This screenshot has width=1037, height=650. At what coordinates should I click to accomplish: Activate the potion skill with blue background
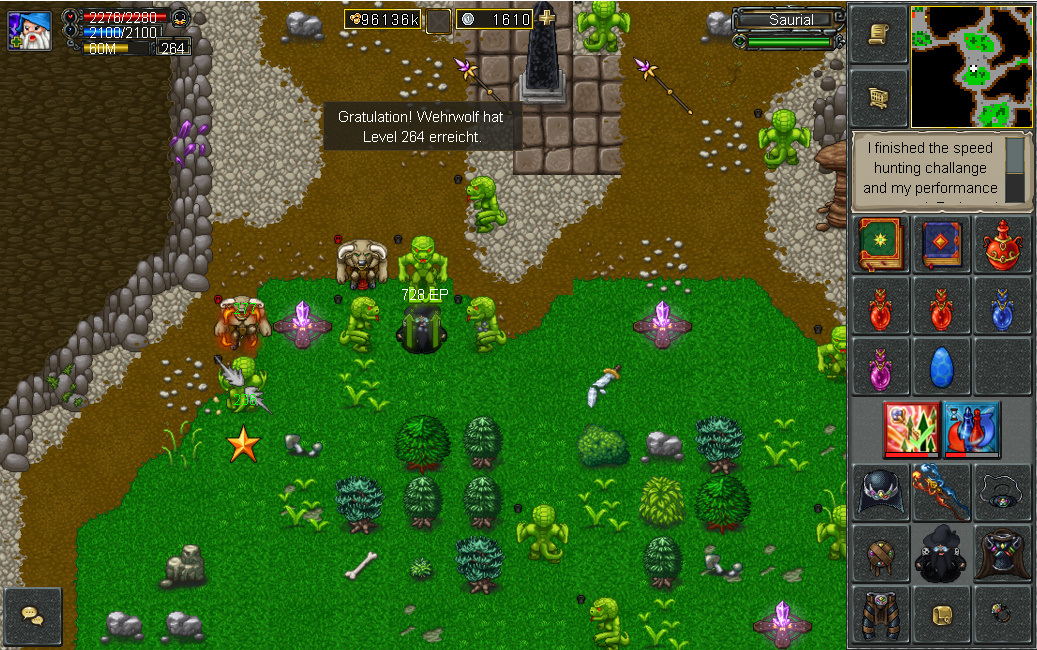click(972, 429)
